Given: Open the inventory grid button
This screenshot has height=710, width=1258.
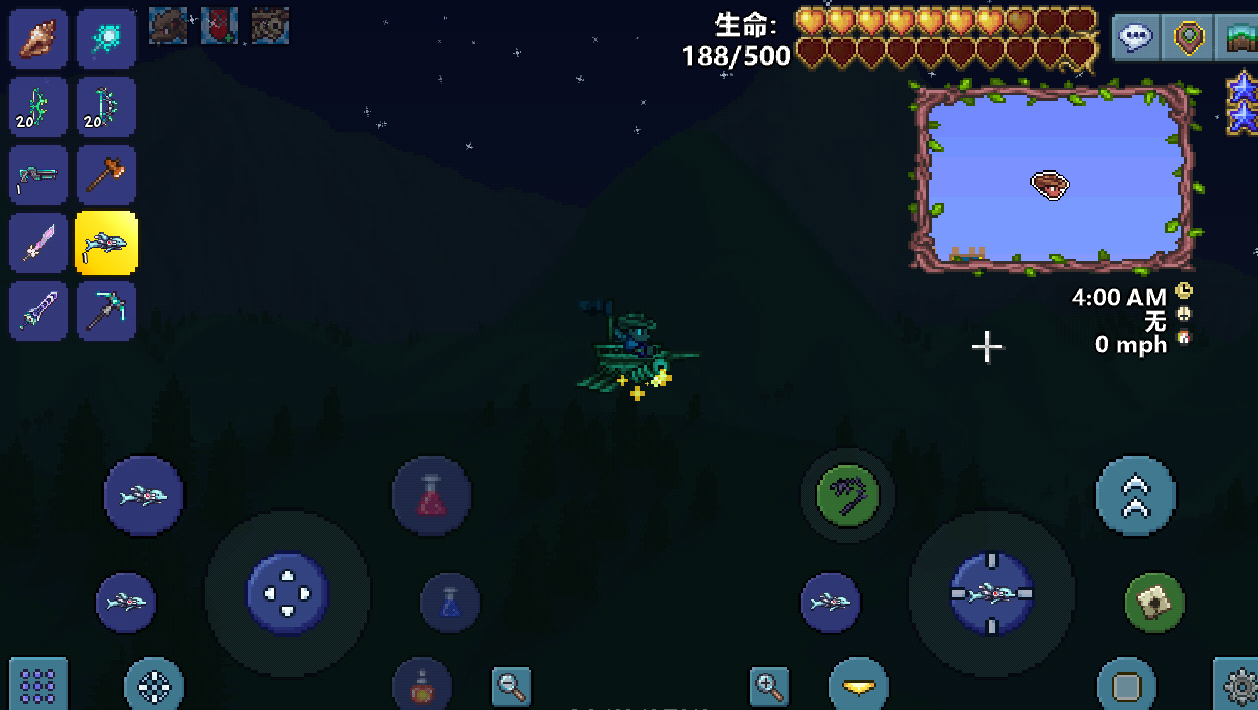Looking at the screenshot, I should click(x=38, y=684).
